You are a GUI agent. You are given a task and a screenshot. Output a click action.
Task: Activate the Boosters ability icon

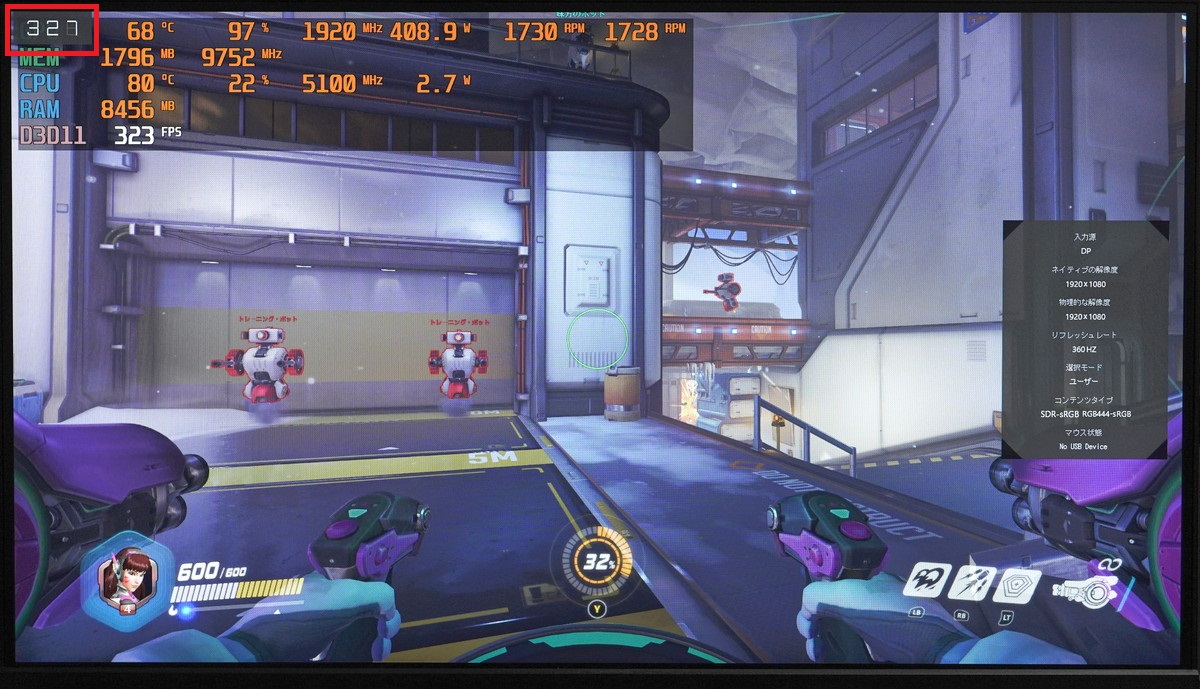(x=926, y=580)
